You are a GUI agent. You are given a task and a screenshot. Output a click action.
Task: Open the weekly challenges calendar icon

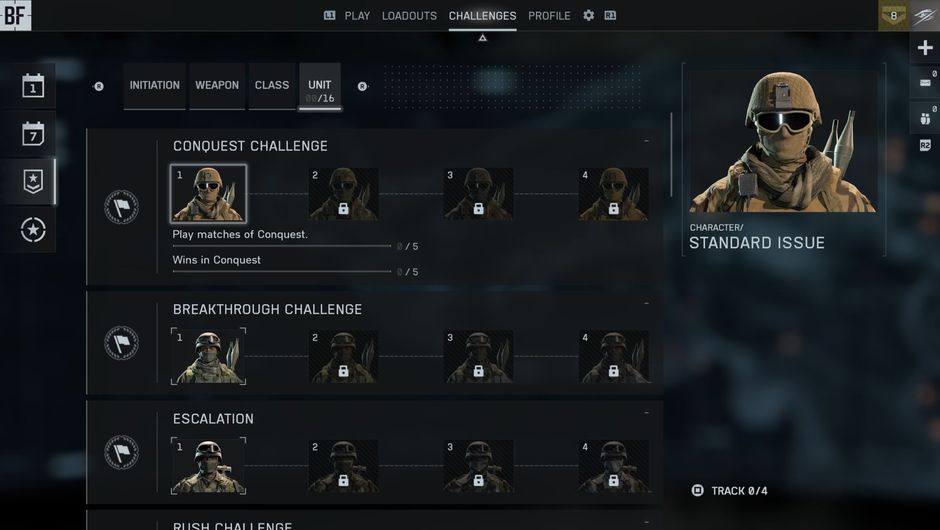(x=33, y=134)
